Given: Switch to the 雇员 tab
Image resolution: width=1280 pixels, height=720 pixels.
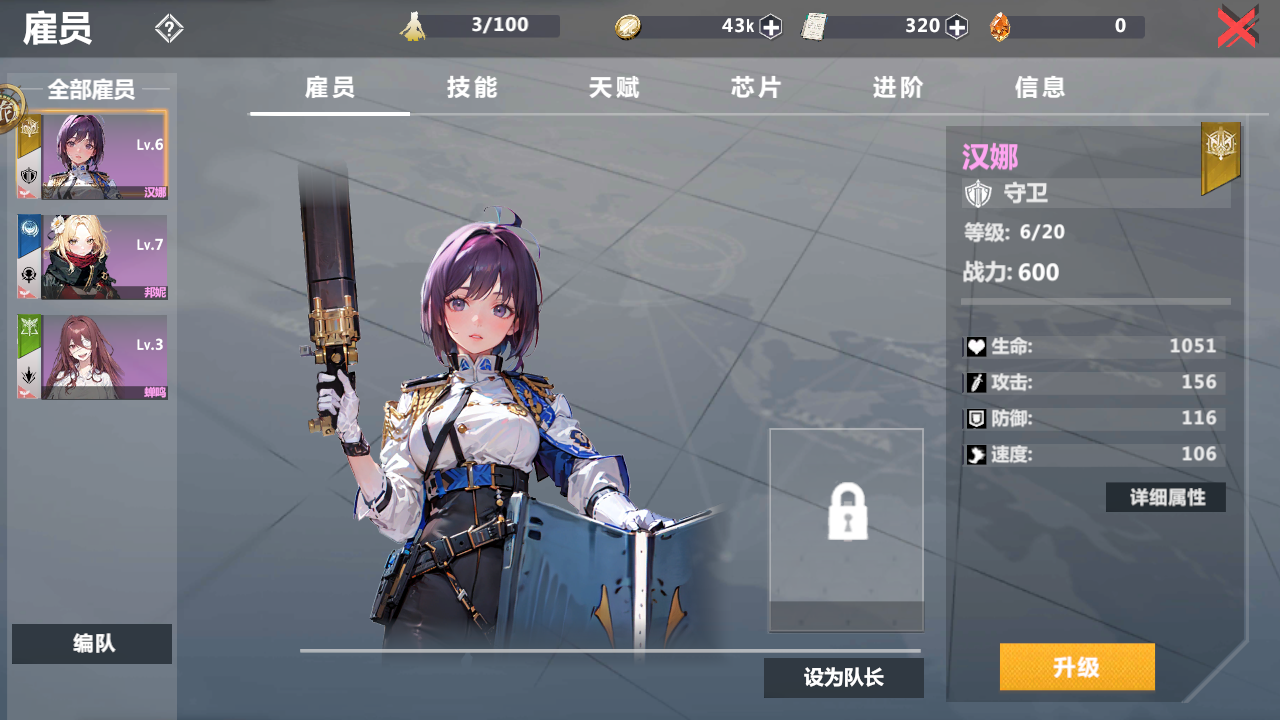Looking at the screenshot, I should (x=330, y=88).
